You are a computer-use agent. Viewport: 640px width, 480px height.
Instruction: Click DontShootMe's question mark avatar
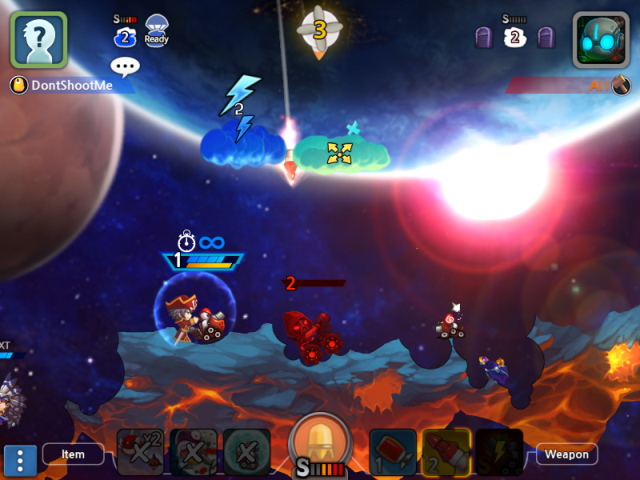pyautogui.click(x=38, y=40)
